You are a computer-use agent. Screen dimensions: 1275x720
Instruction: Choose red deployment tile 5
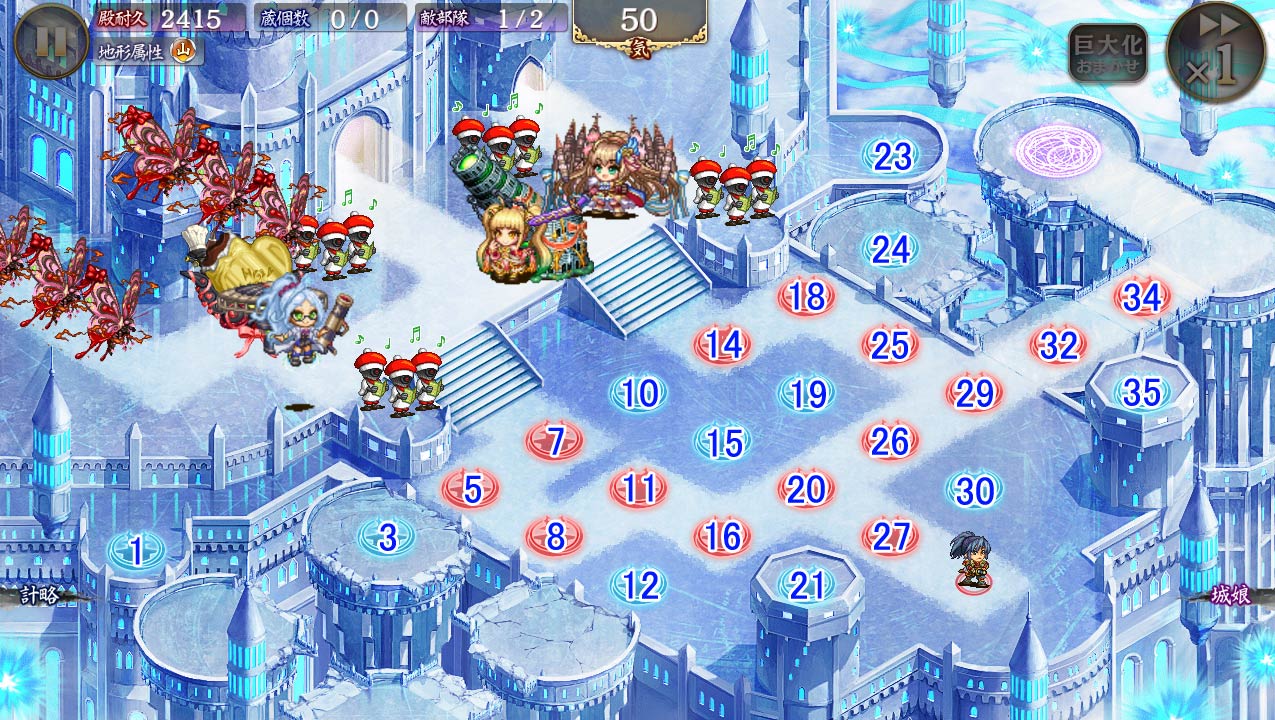pos(473,489)
